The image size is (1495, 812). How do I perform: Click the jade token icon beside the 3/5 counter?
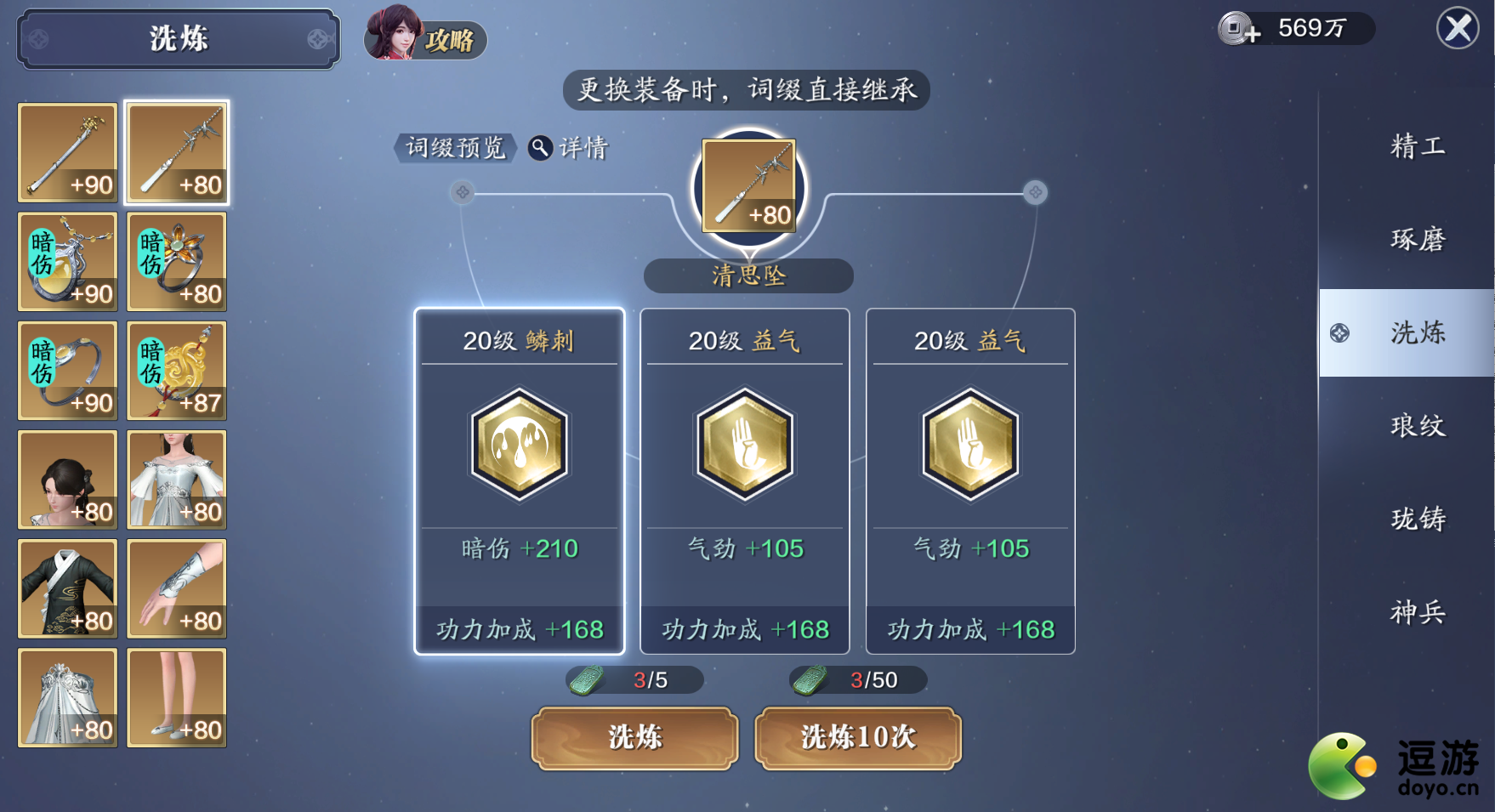tap(587, 680)
